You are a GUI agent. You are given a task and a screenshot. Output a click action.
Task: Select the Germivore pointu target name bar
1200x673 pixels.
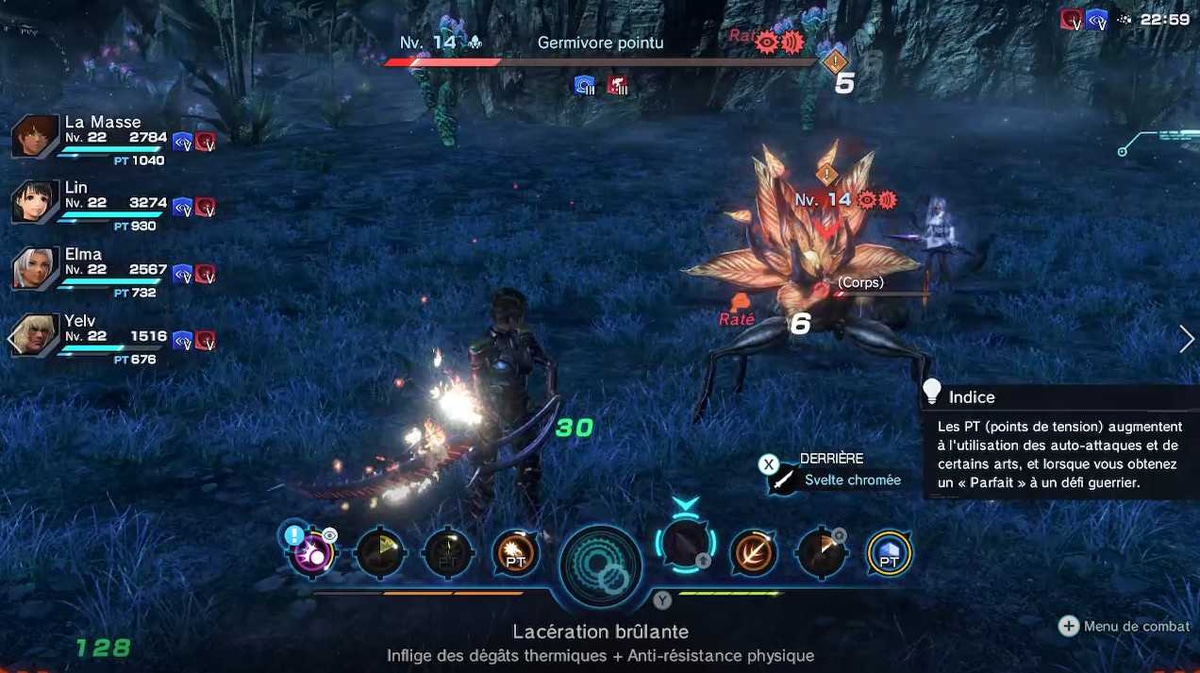click(600, 43)
